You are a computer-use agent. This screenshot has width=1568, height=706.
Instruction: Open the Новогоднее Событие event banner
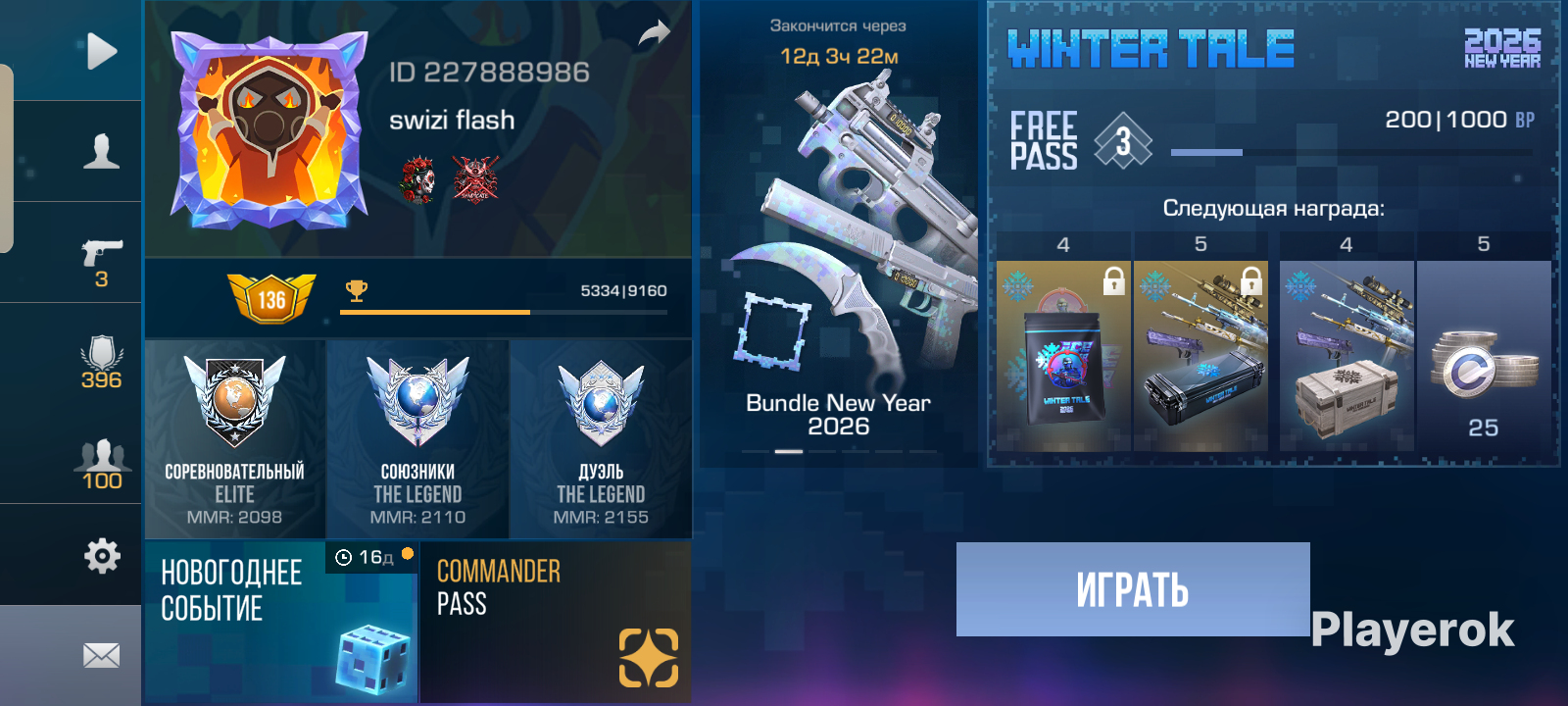click(x=281, y=622)
